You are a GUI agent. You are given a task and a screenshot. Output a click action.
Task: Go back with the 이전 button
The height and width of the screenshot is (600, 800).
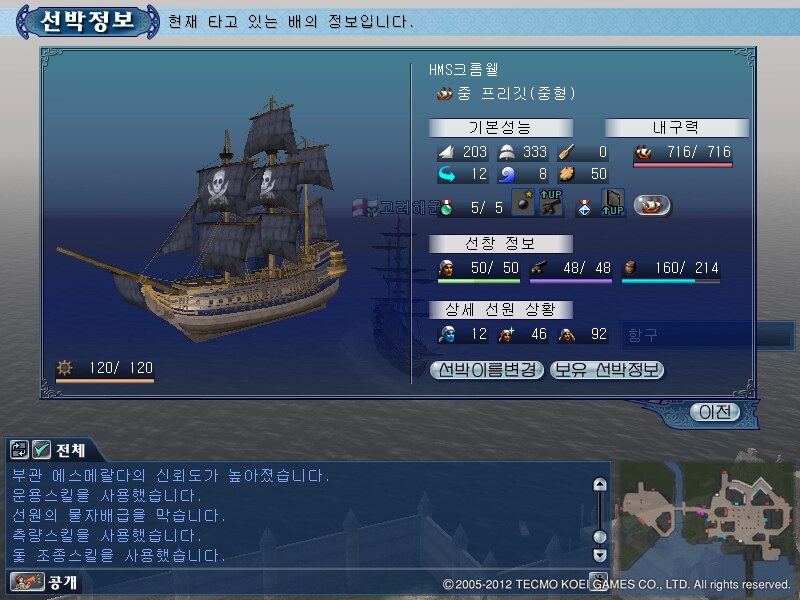[716, 412]
